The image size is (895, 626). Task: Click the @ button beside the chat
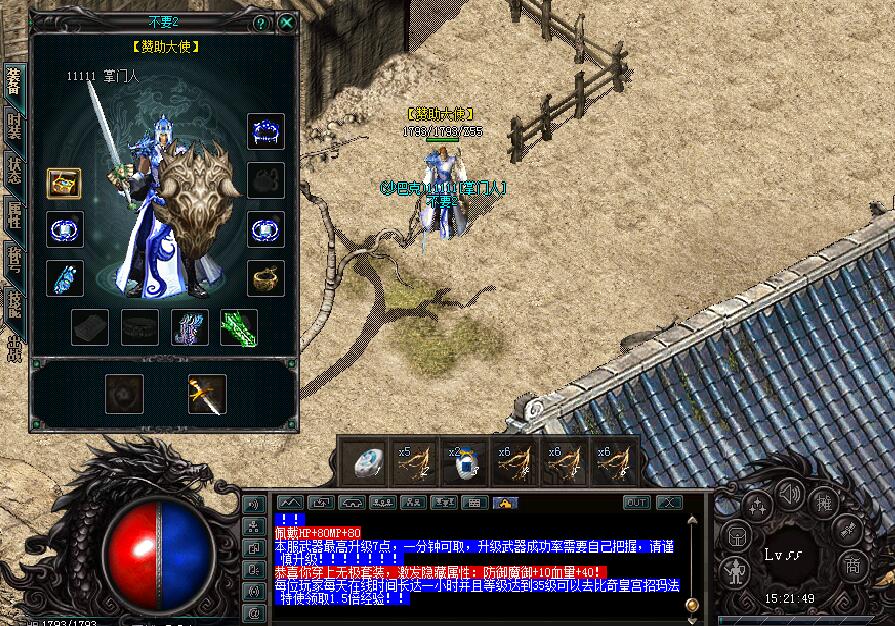click(x=254, y=610)
